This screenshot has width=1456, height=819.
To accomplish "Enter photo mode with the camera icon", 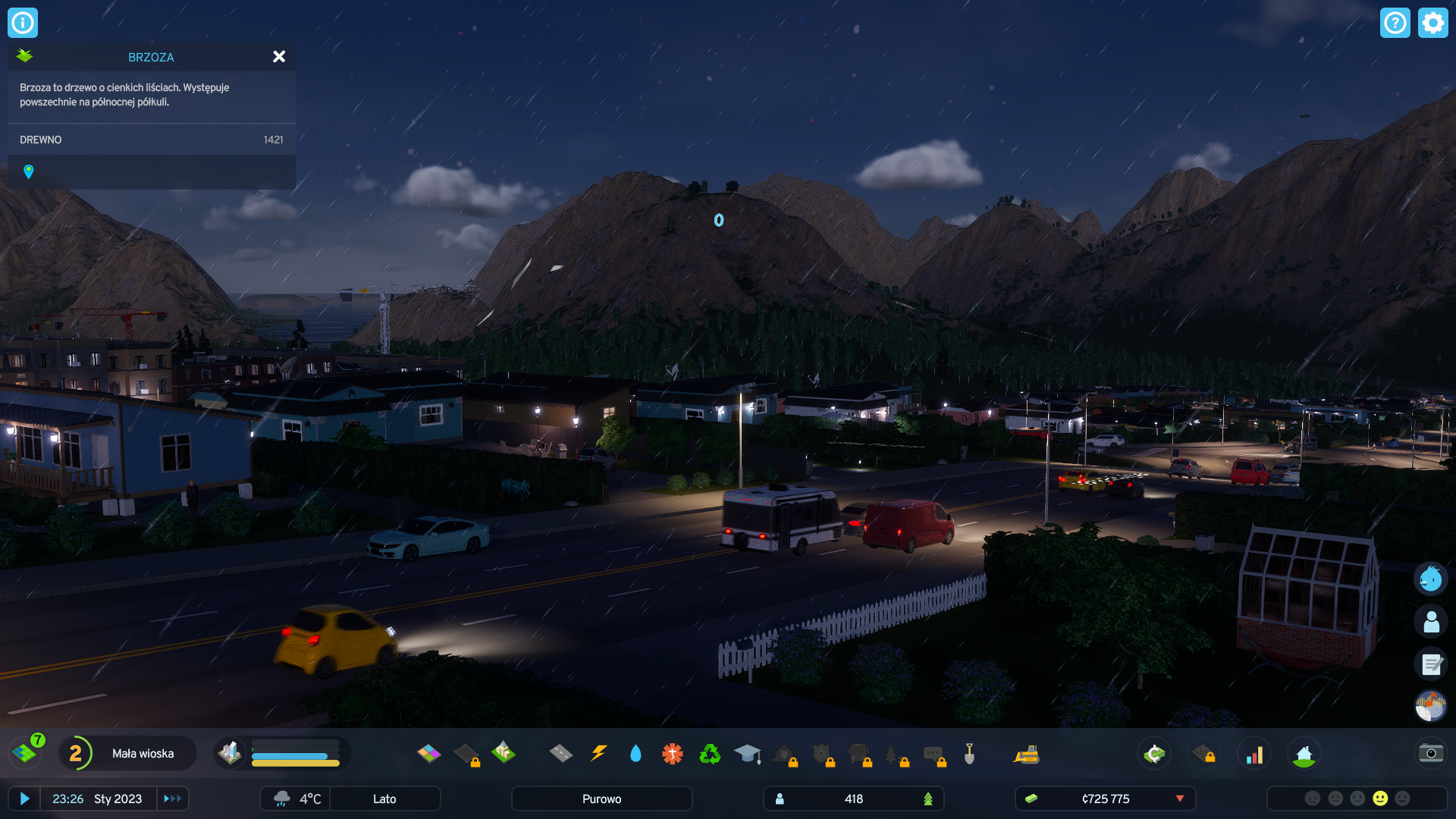I will (x=1431, y=753).
